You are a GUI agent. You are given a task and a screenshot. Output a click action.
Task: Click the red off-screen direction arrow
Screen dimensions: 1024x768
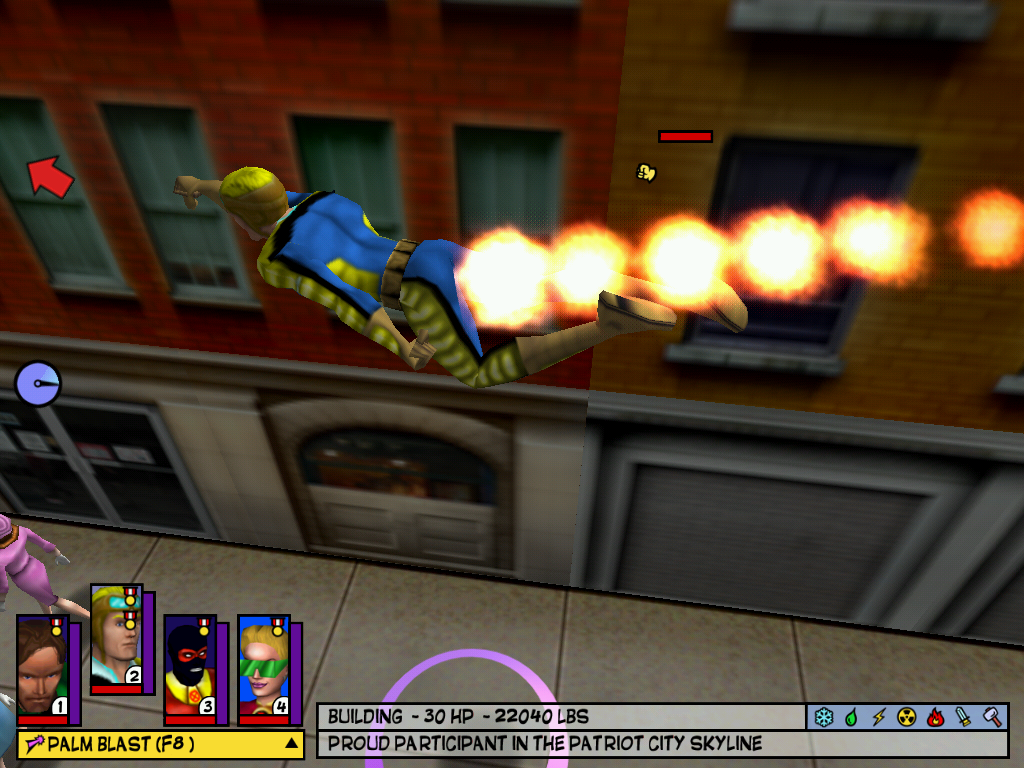pyautogui.click(x=50, y=176)
